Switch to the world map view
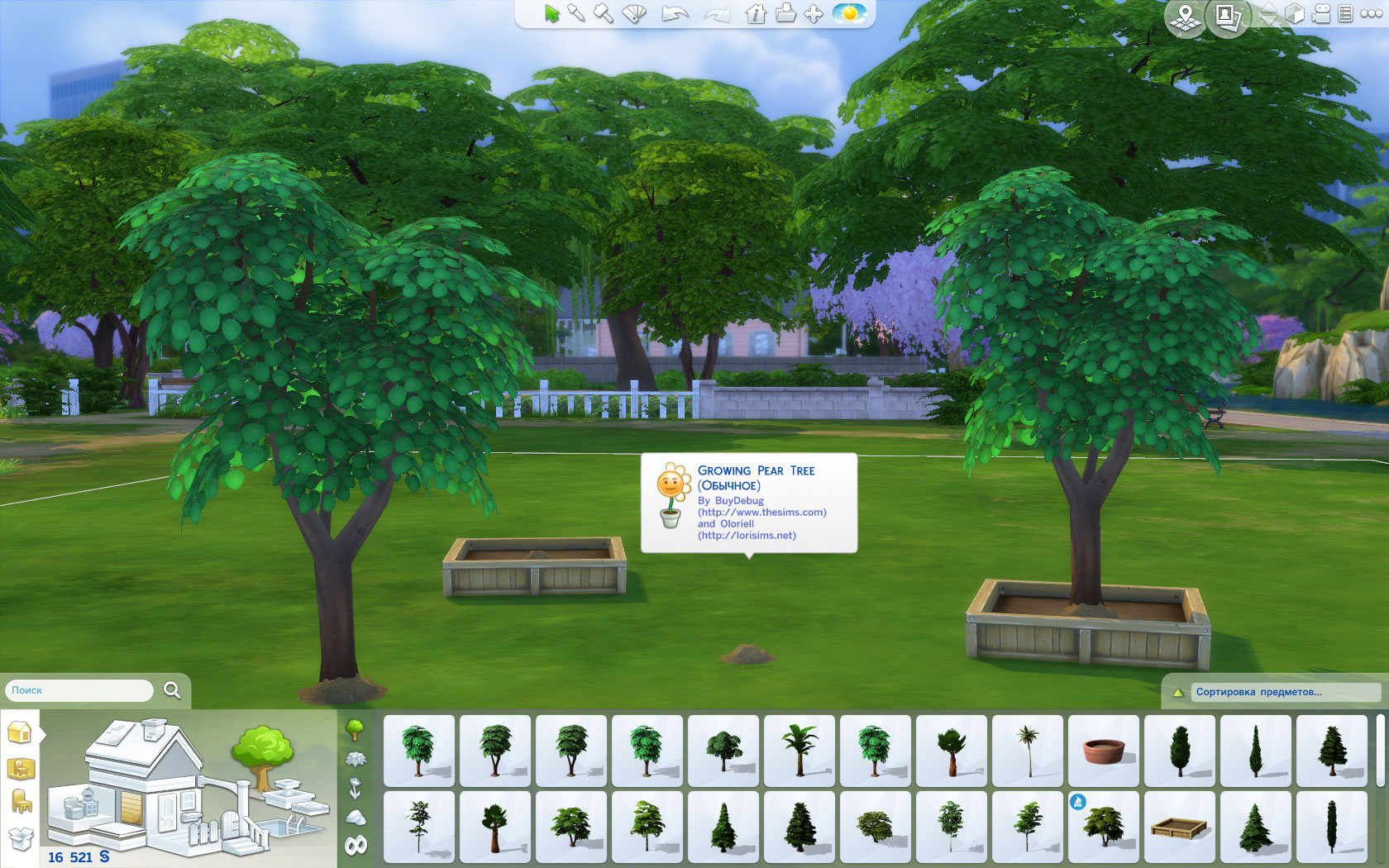This screenshot has height=868, width=1389. (1185, 15)
